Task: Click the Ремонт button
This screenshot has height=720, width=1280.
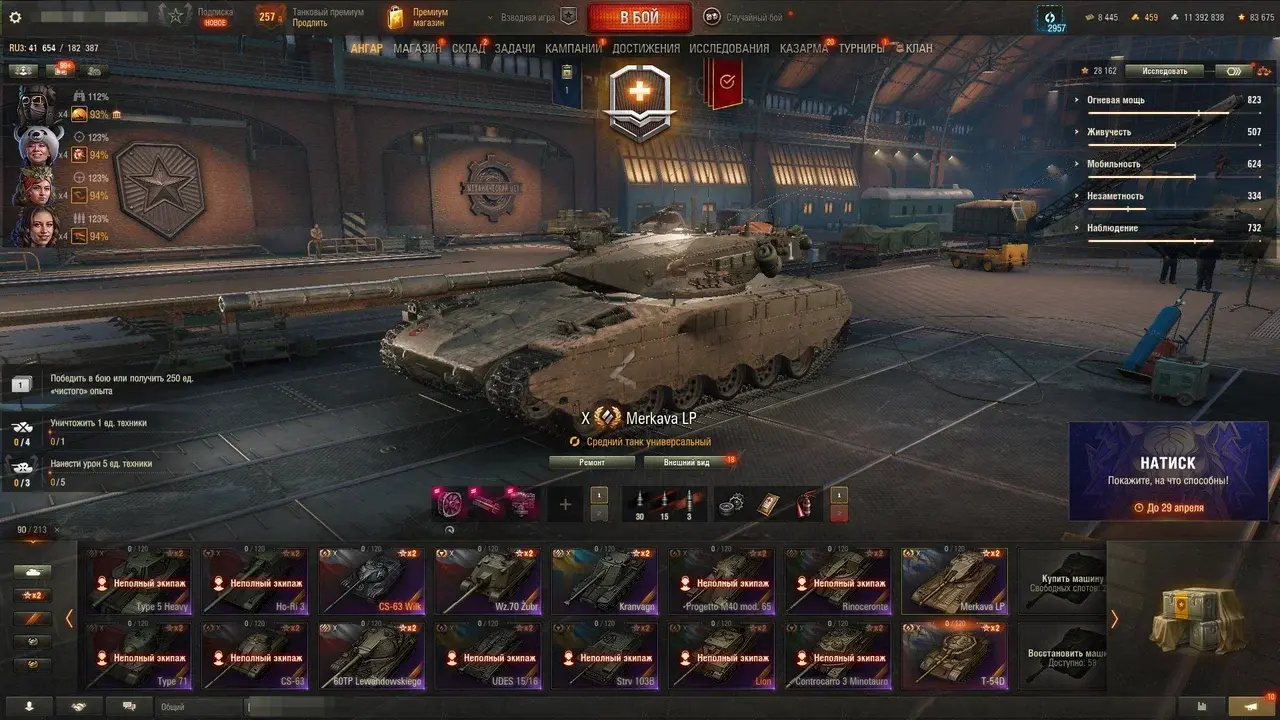Action: pyautogui.click(x=591, y=462)
